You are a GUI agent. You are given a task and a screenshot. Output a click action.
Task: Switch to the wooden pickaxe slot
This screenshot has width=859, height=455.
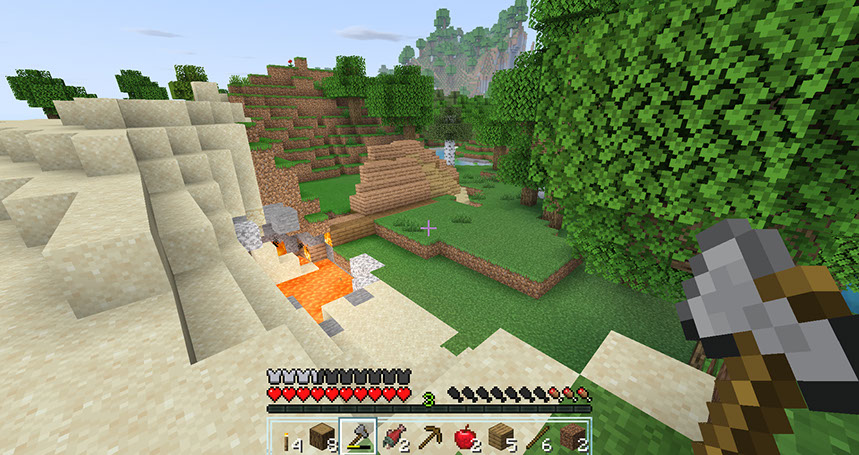tap(430, 437)
